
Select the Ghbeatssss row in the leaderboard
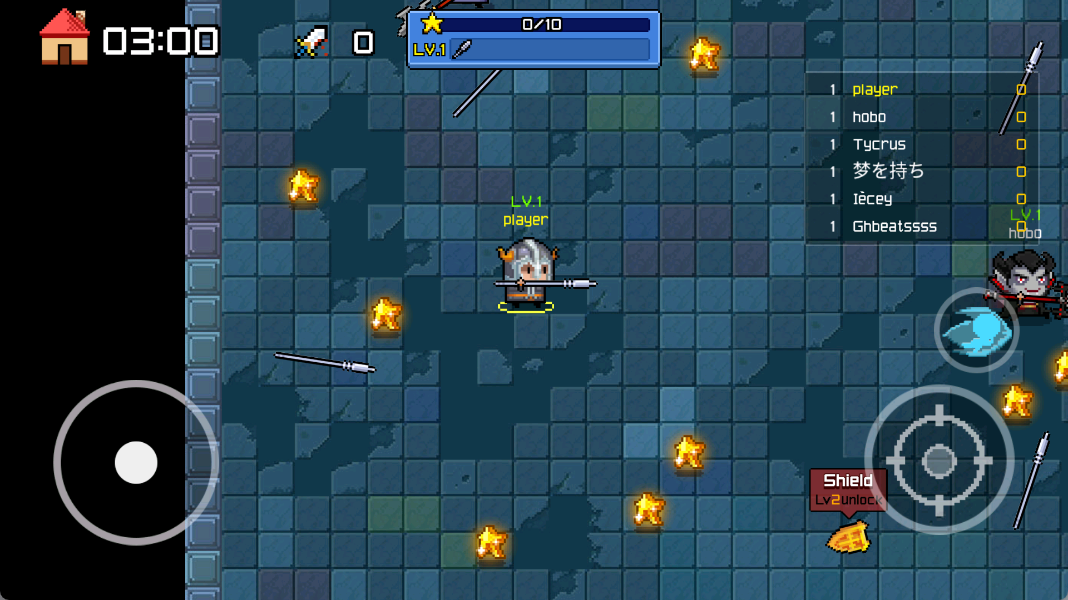point(922,226)
